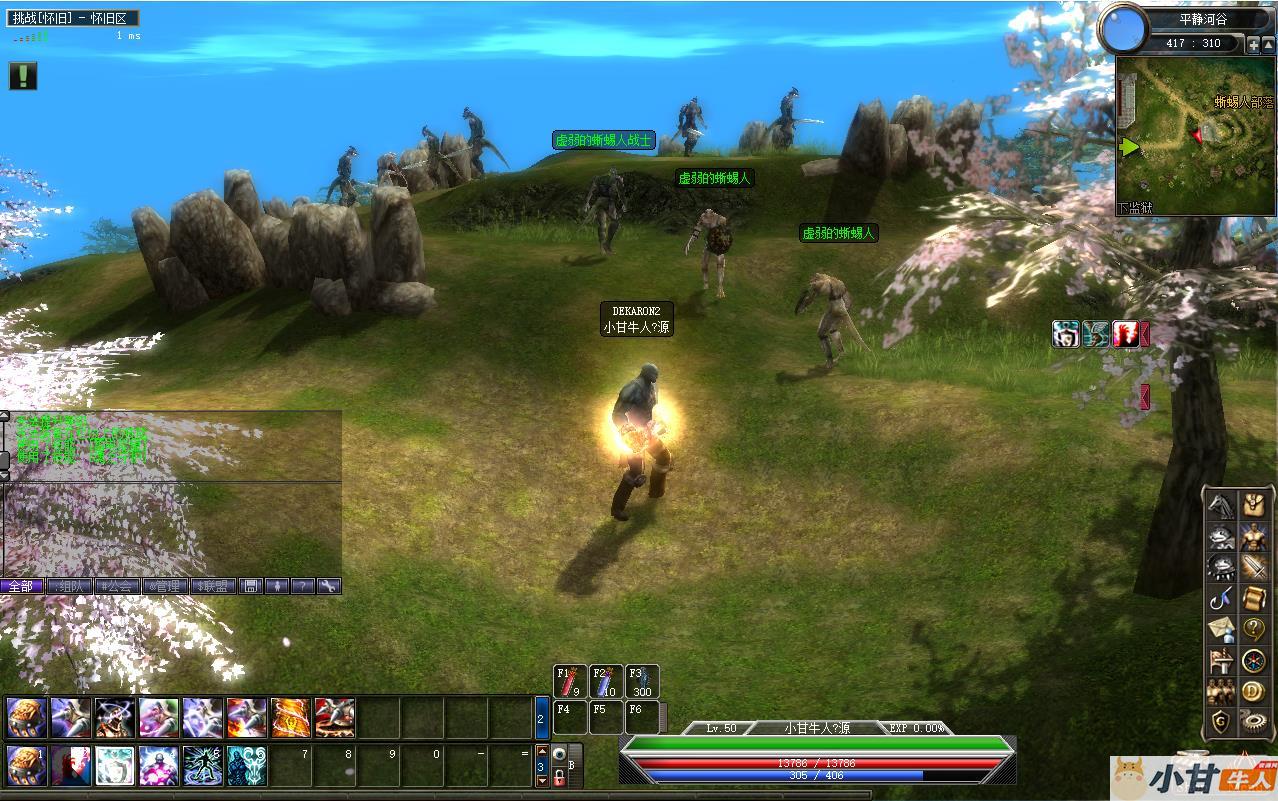
Task: Open the gear system settings icon
Action: coord(1254,721)
